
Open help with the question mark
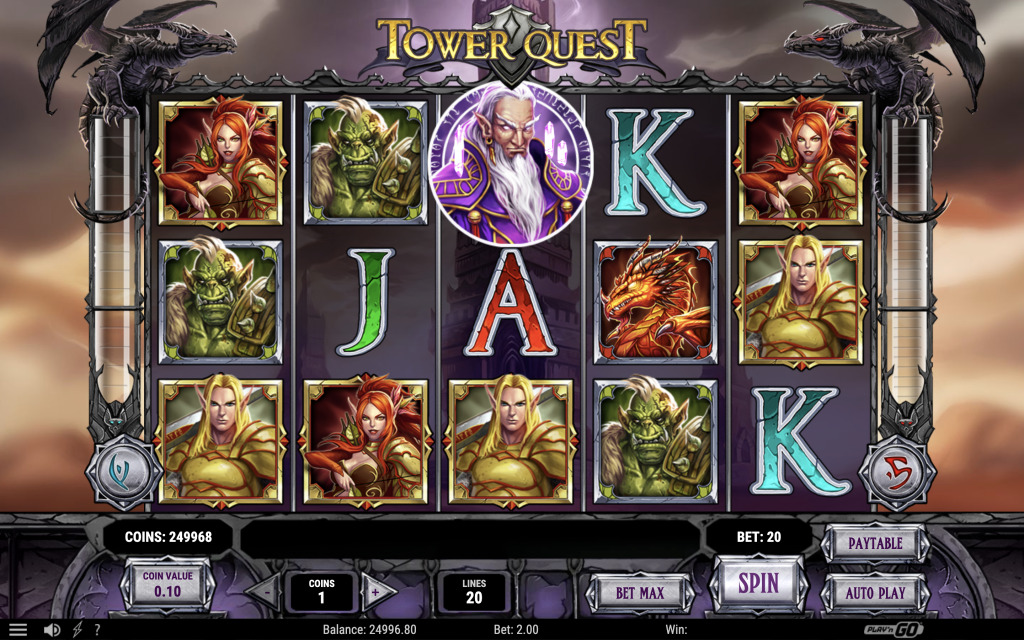click(97, 630)
